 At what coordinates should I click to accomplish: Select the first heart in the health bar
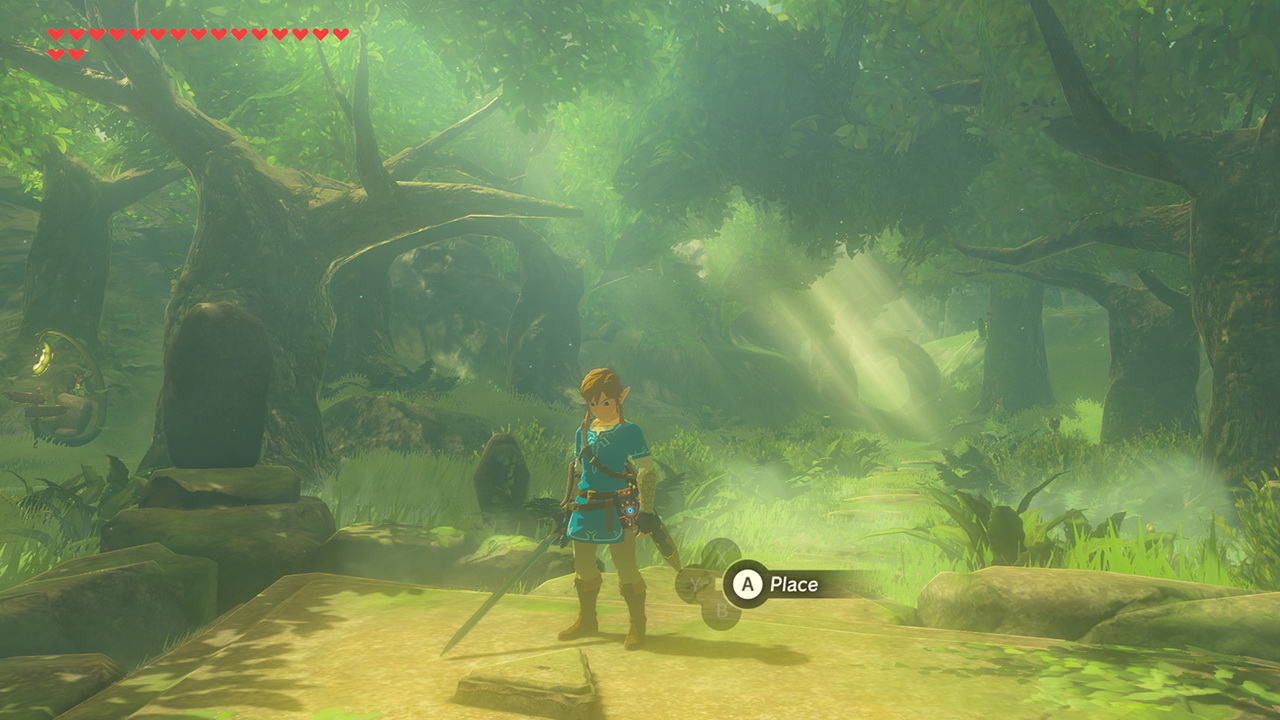(57, 34)
